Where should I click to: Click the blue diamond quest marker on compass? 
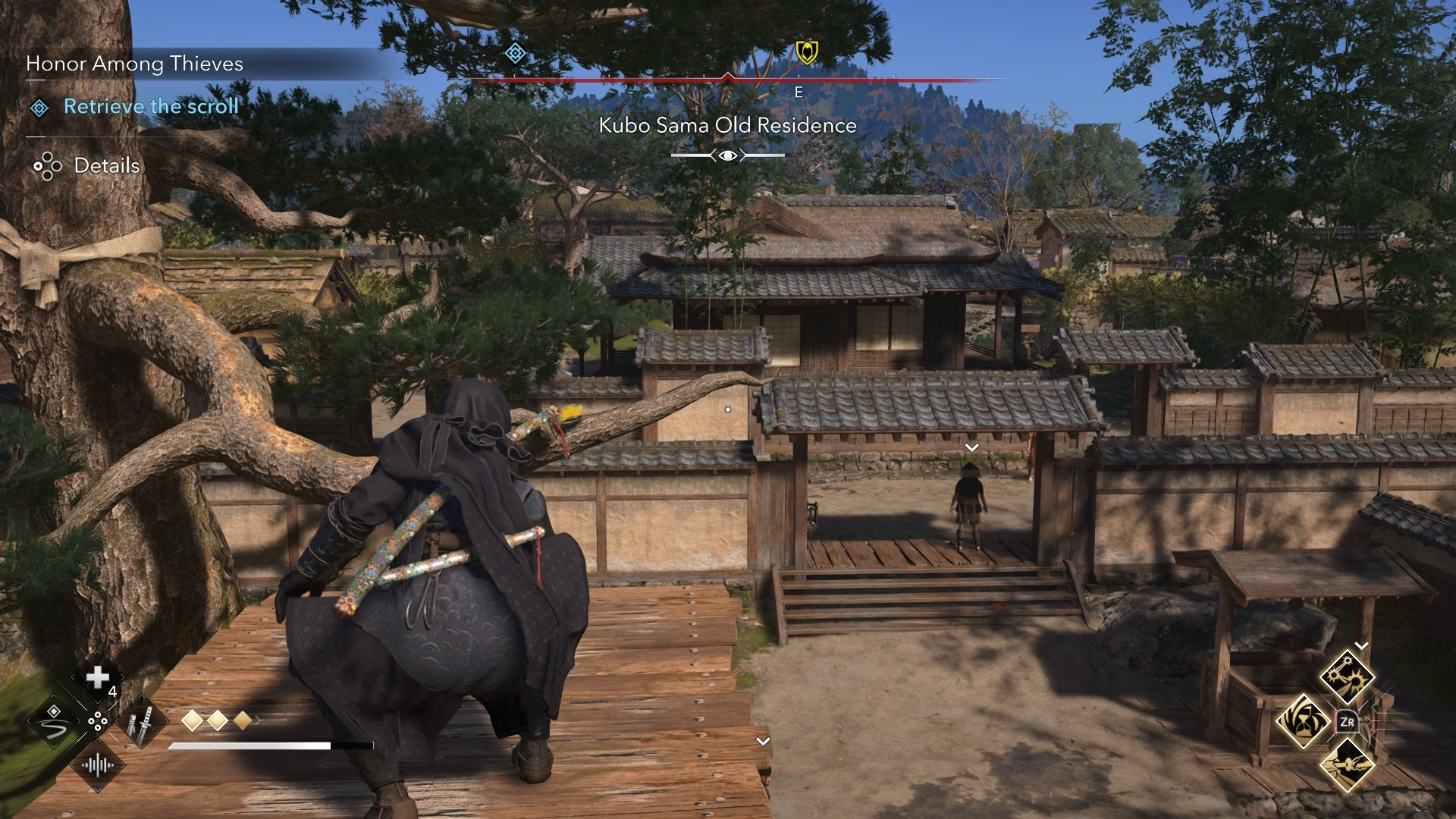tap(516, 53)
